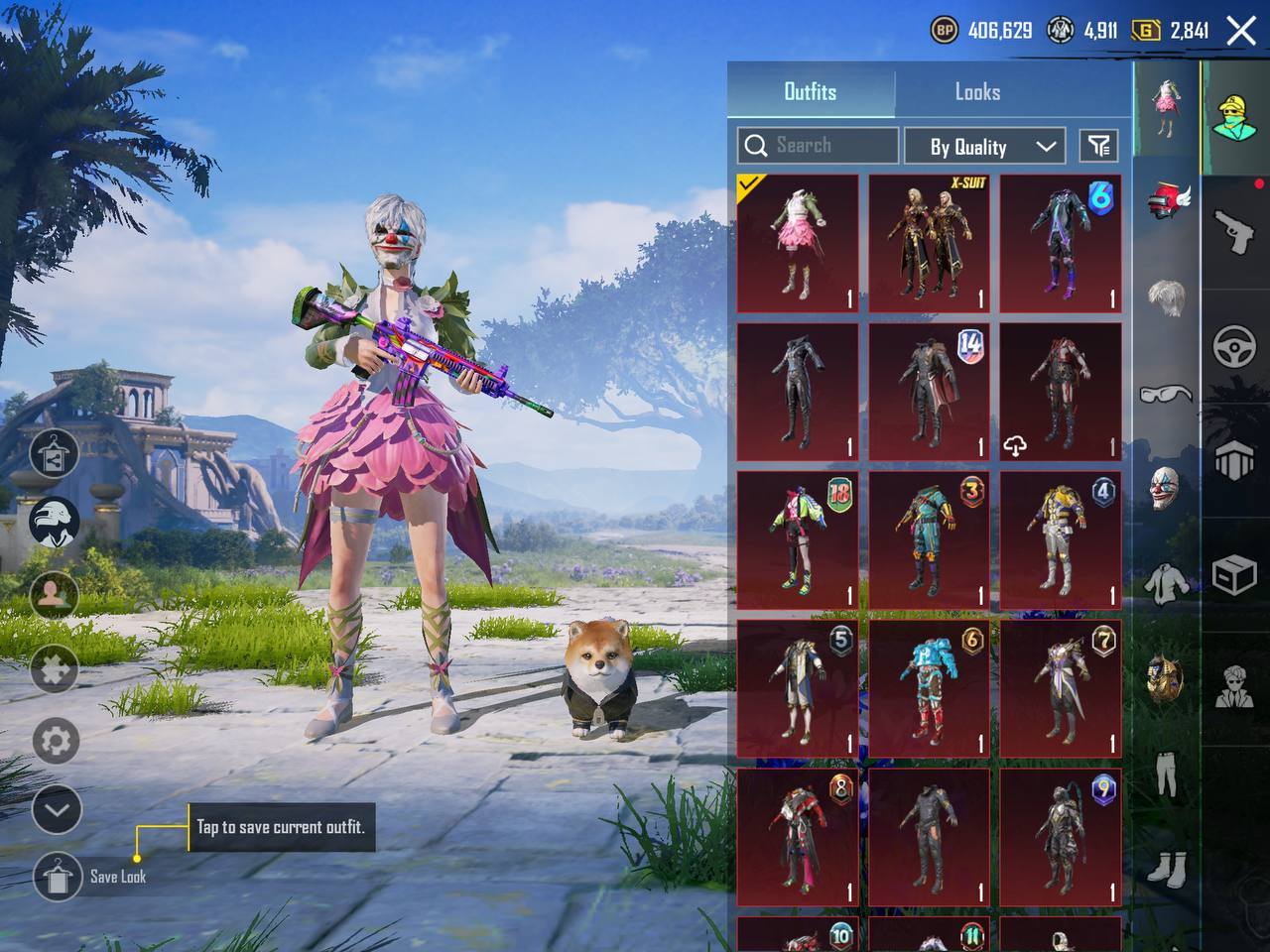The image size is (1270, 952).
Task: Select the sunglasses category
Action: pyautogui.click(x=1166, y=394)
